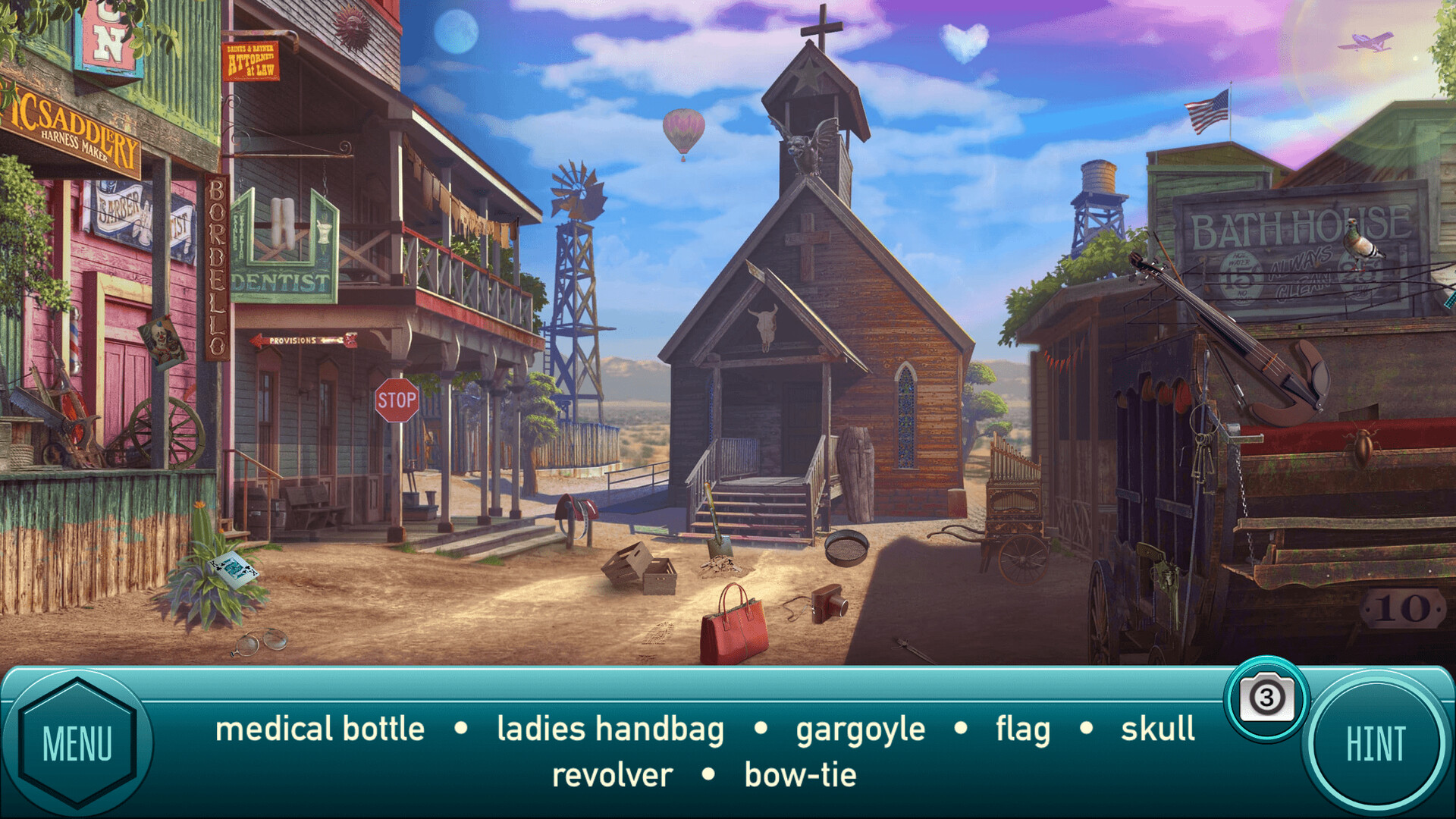Select "revolver" in the word list
Screen dimensions: 1456x819
611,774
